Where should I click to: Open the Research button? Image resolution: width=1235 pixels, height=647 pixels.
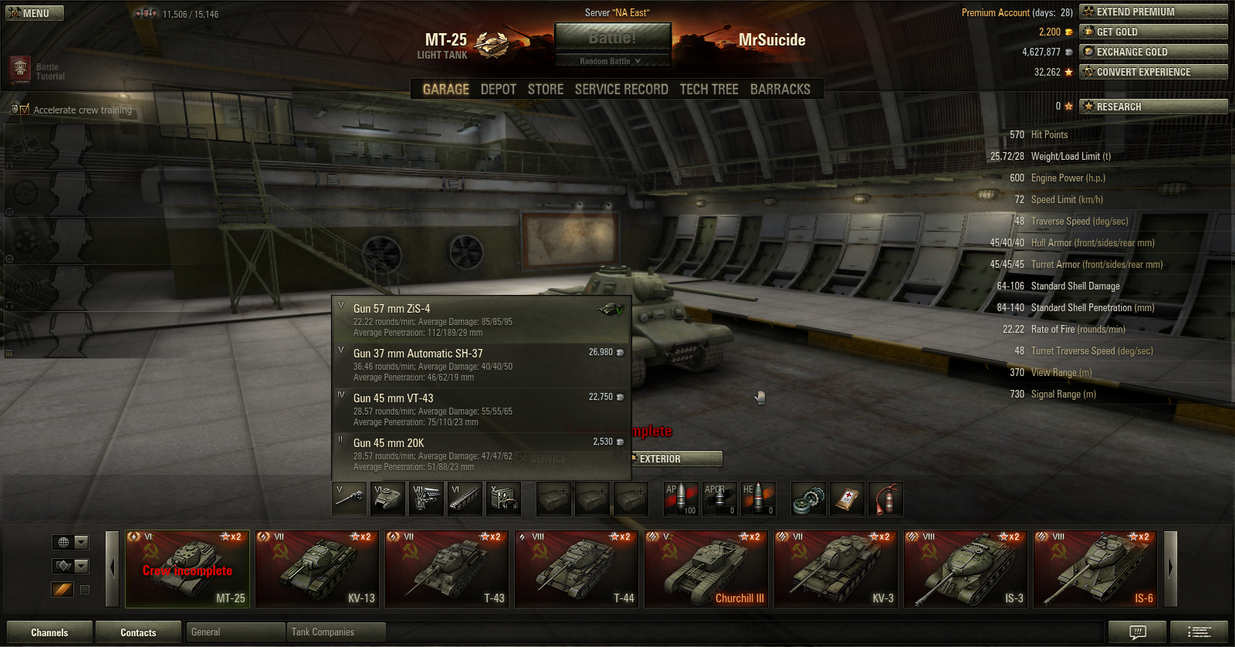pyautogui.click(x=1152, y=106)
